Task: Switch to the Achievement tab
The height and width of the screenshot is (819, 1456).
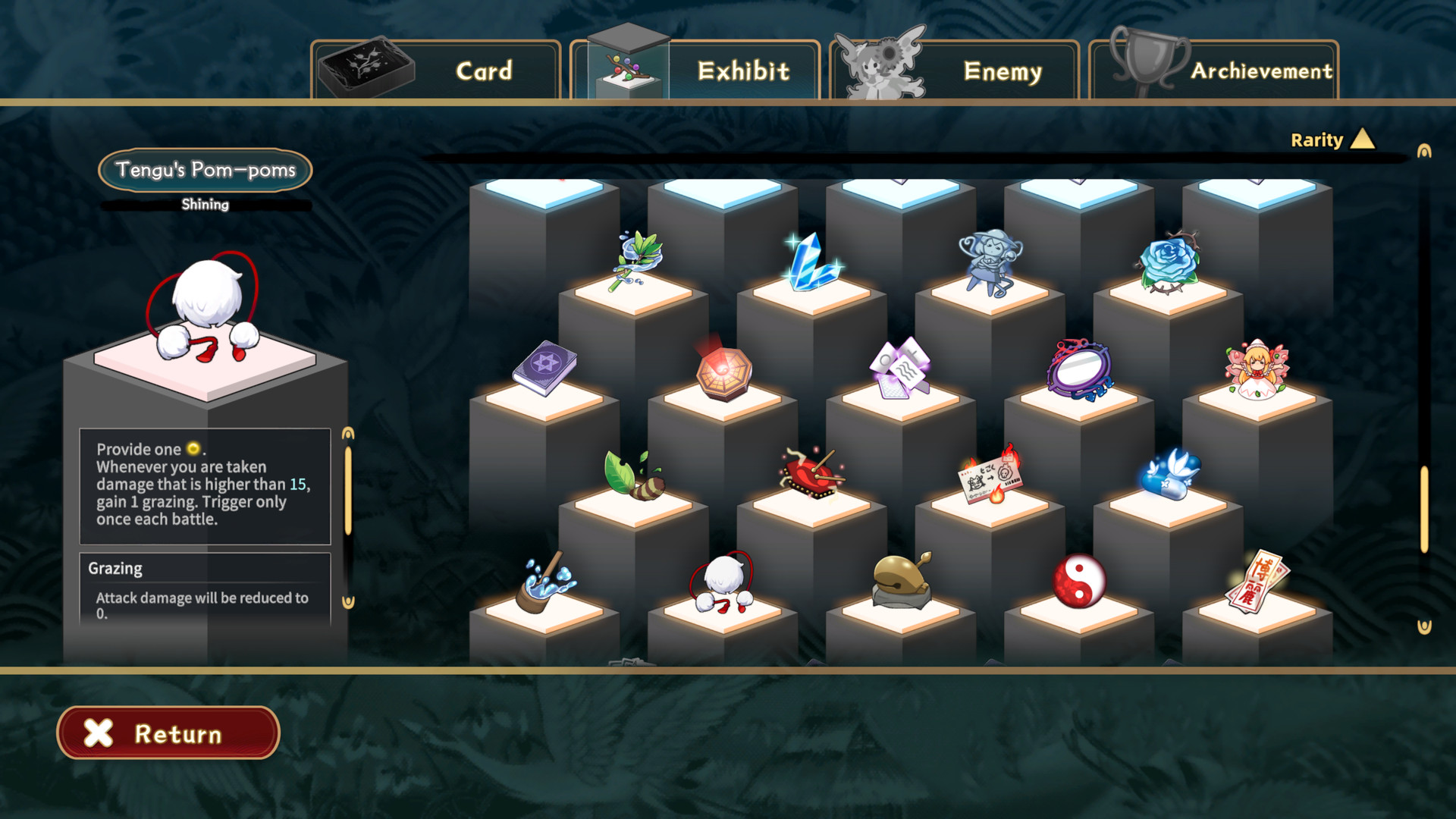Action: pos(1262,71)
